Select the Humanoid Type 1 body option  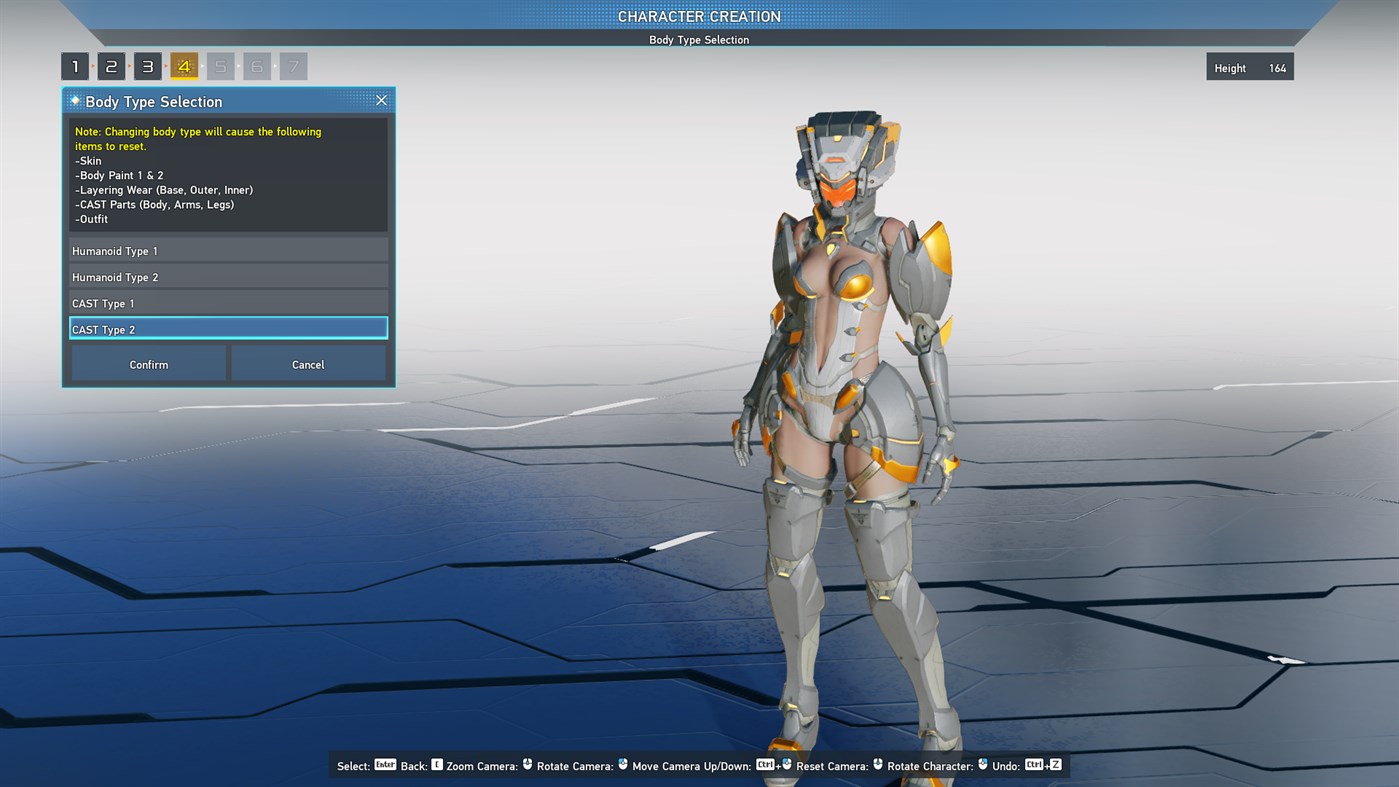pyautogui.click(x=228, y=250)
